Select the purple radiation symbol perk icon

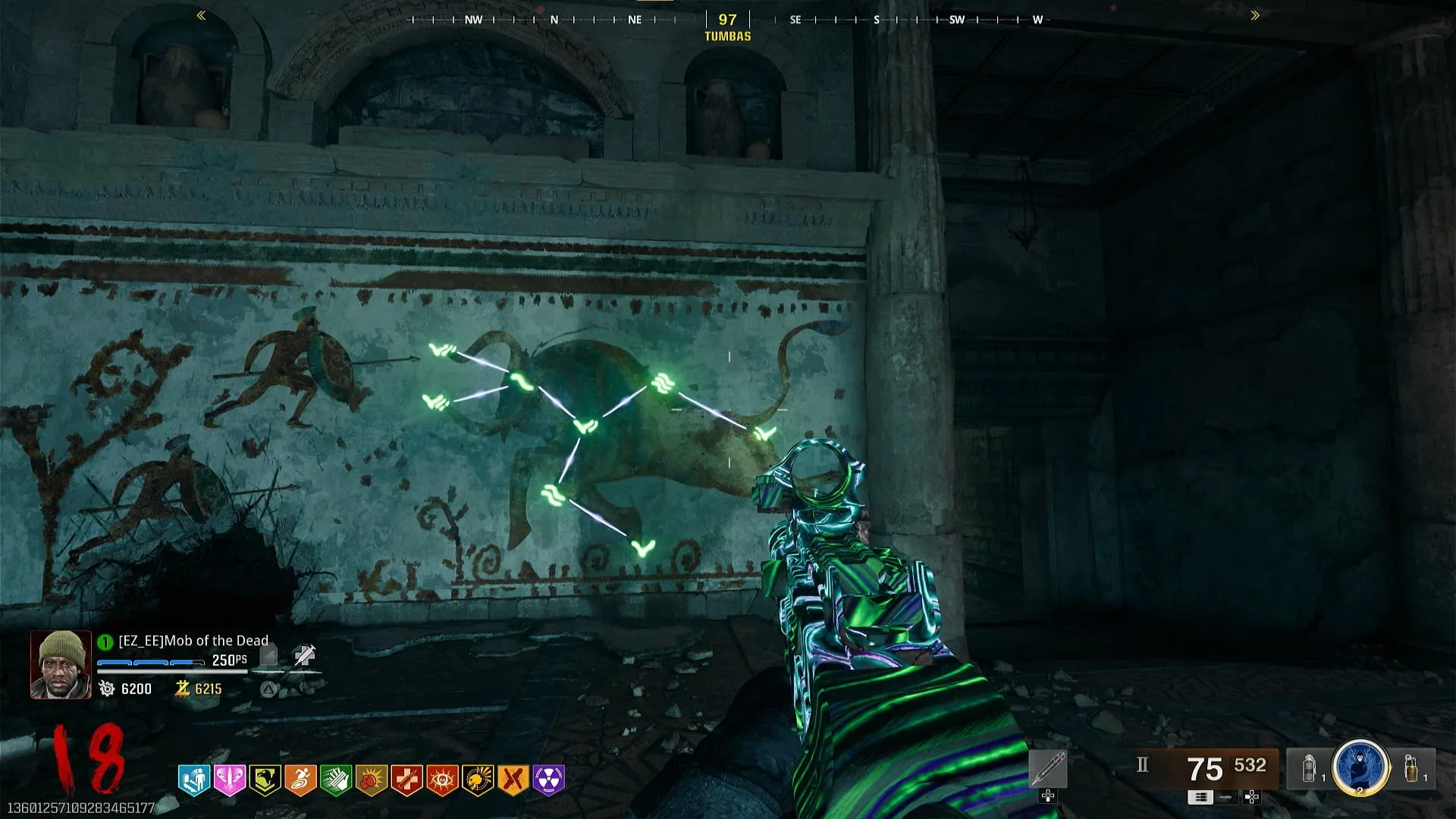(x=549, y=779)
